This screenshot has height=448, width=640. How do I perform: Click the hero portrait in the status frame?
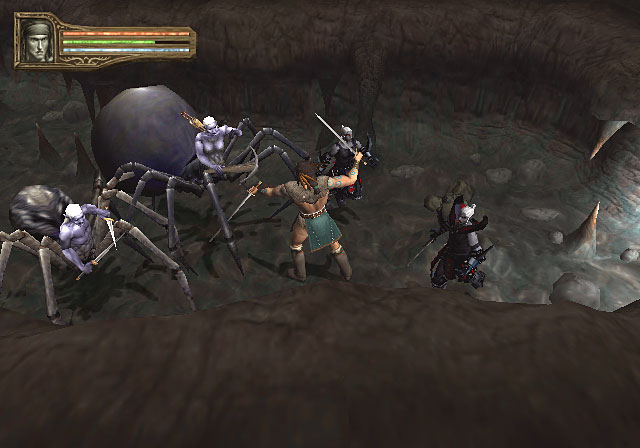pyautogui.click(x=38, y=41)
